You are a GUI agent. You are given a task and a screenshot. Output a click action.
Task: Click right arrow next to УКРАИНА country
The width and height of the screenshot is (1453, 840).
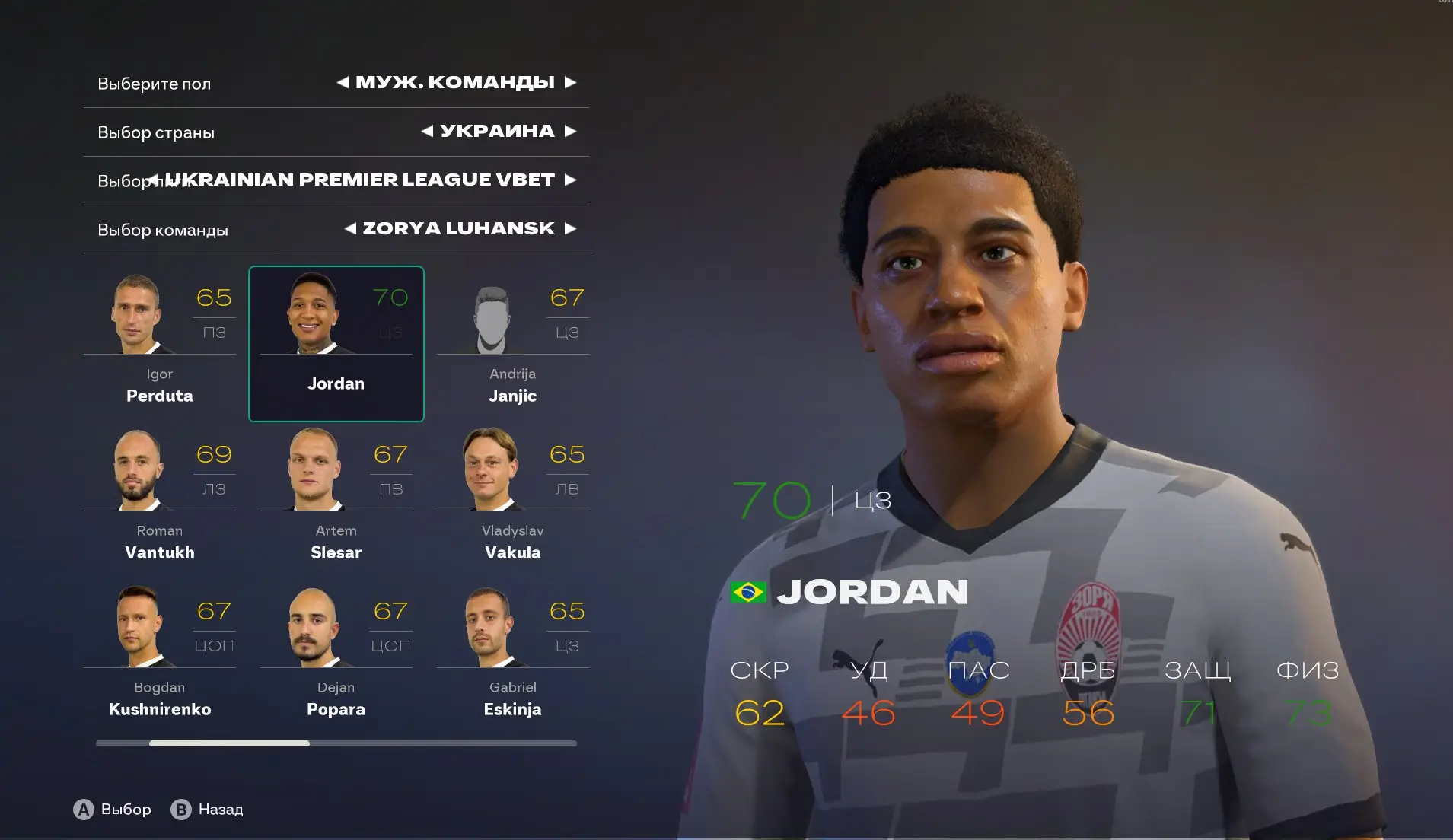tap(570, 131)
